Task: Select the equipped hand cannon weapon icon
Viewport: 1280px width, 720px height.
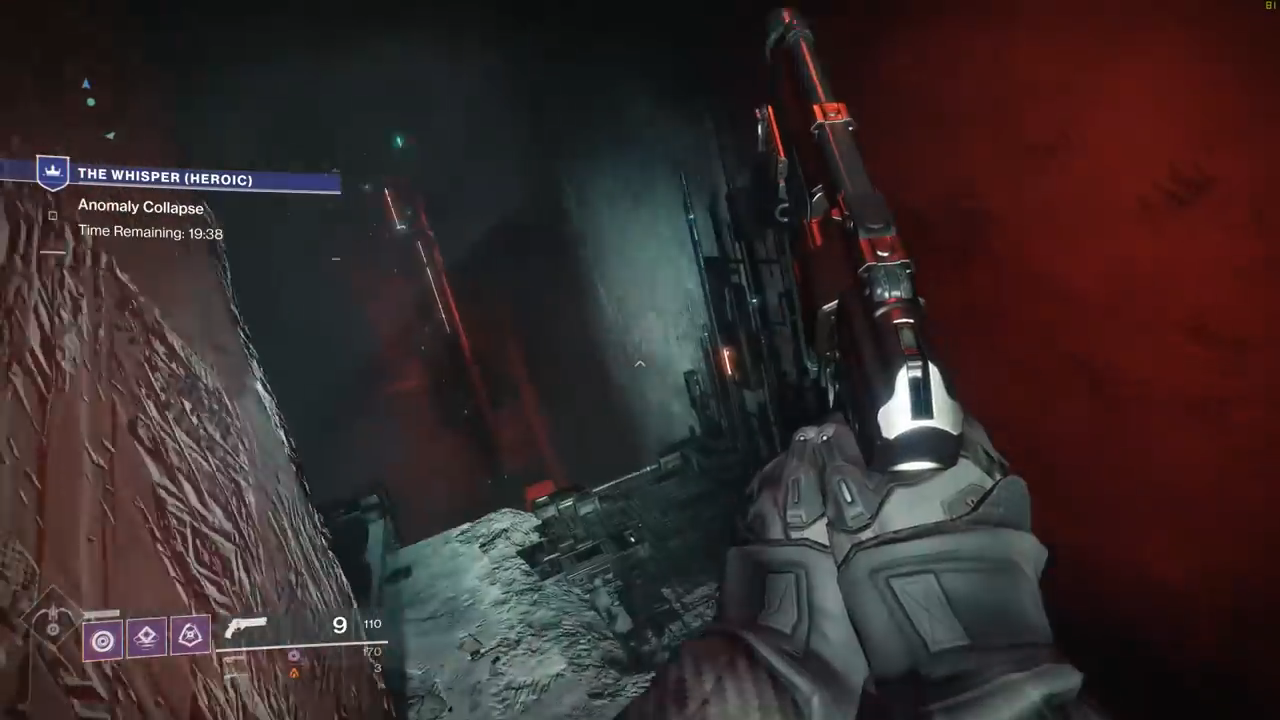Action: click(246, 627)
